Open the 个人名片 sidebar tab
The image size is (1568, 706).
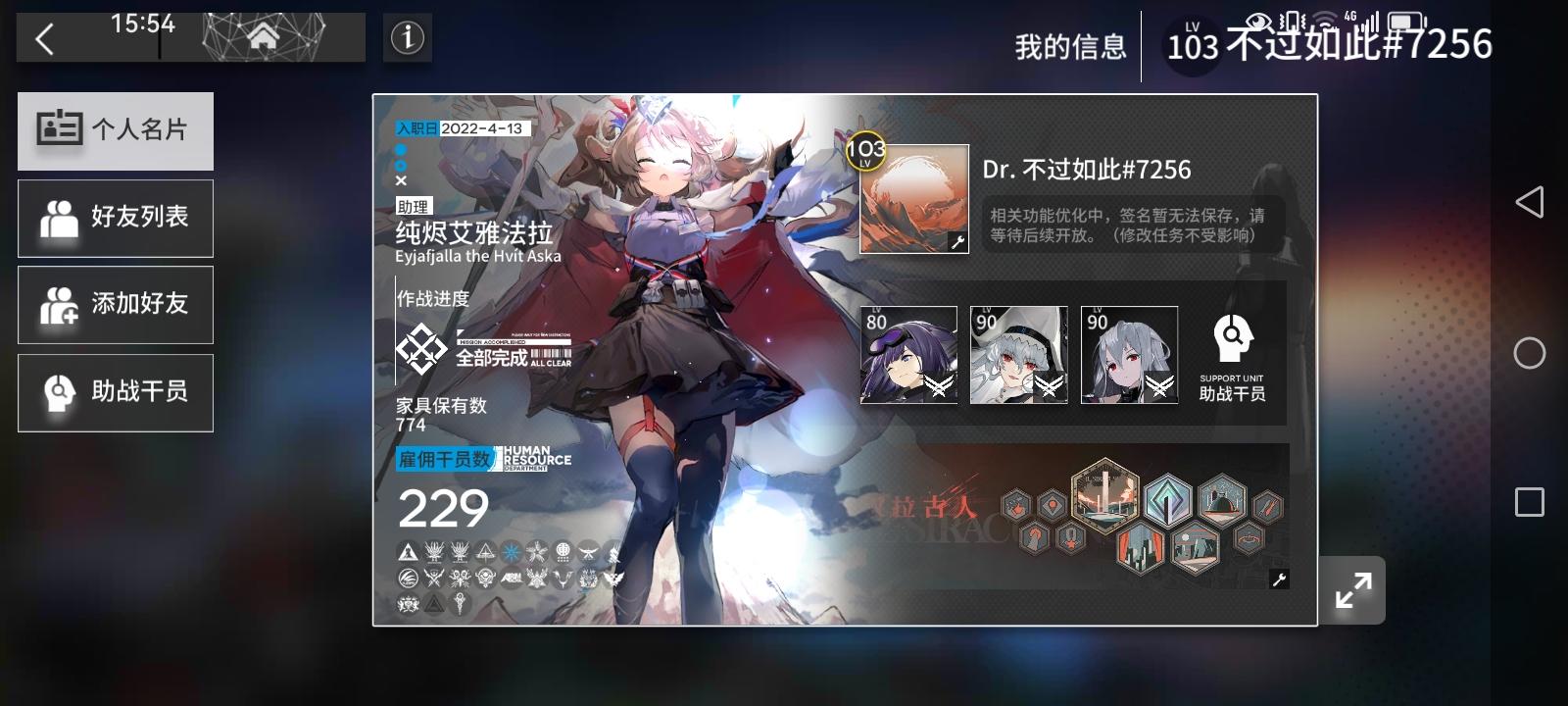click(x=115, y=130)
